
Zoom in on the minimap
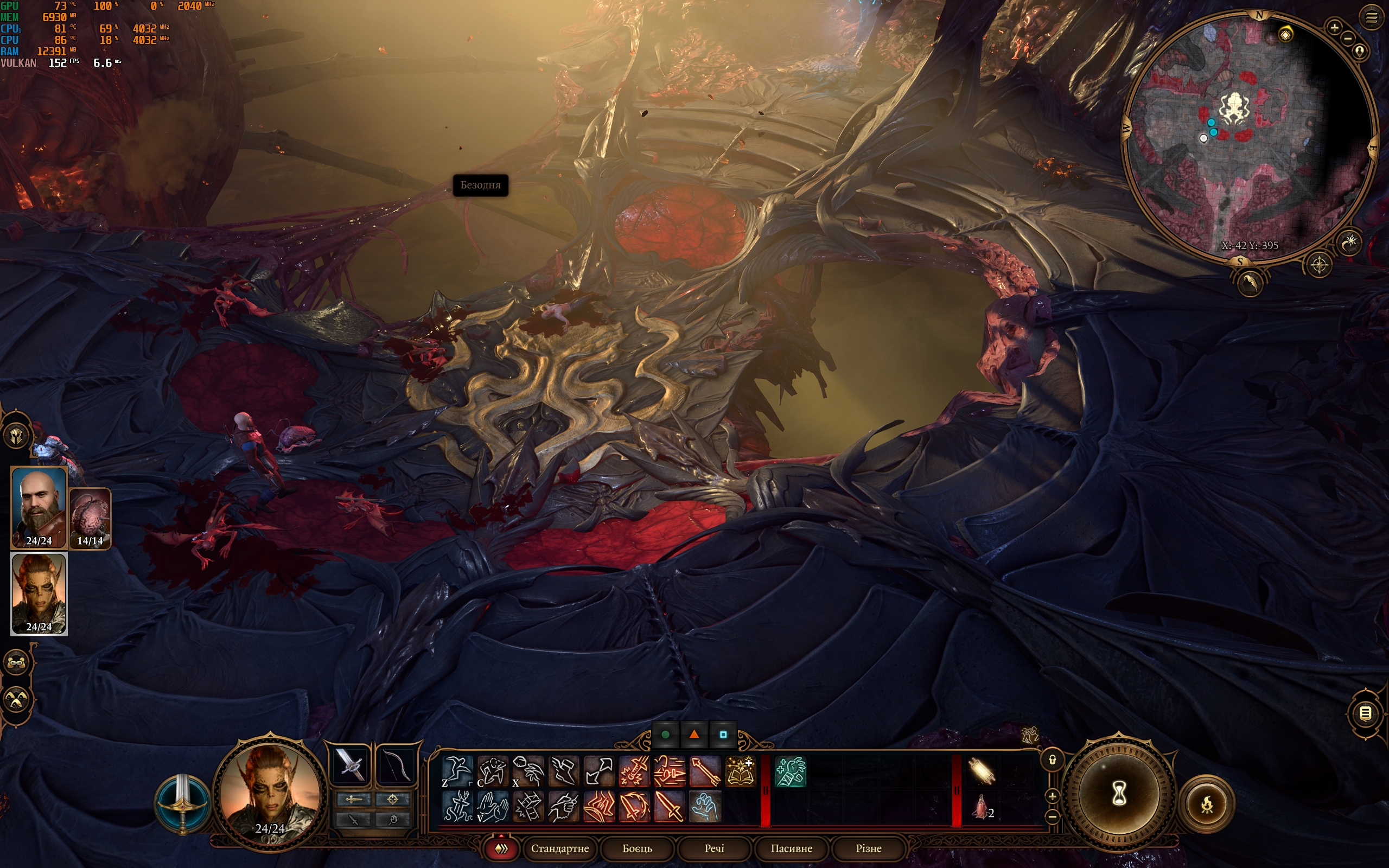point(1334,27)
